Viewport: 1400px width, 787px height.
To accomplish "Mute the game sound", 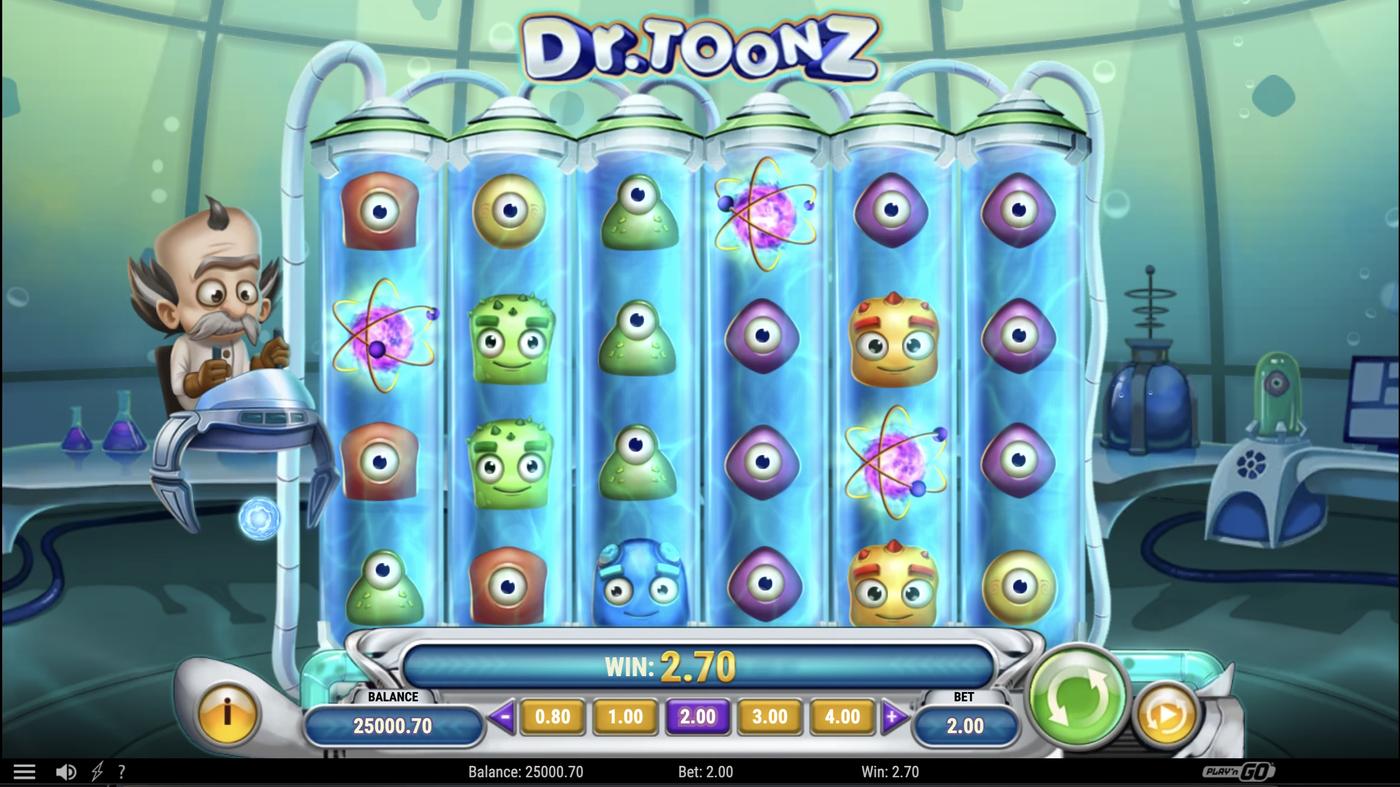I will point(66,770).
